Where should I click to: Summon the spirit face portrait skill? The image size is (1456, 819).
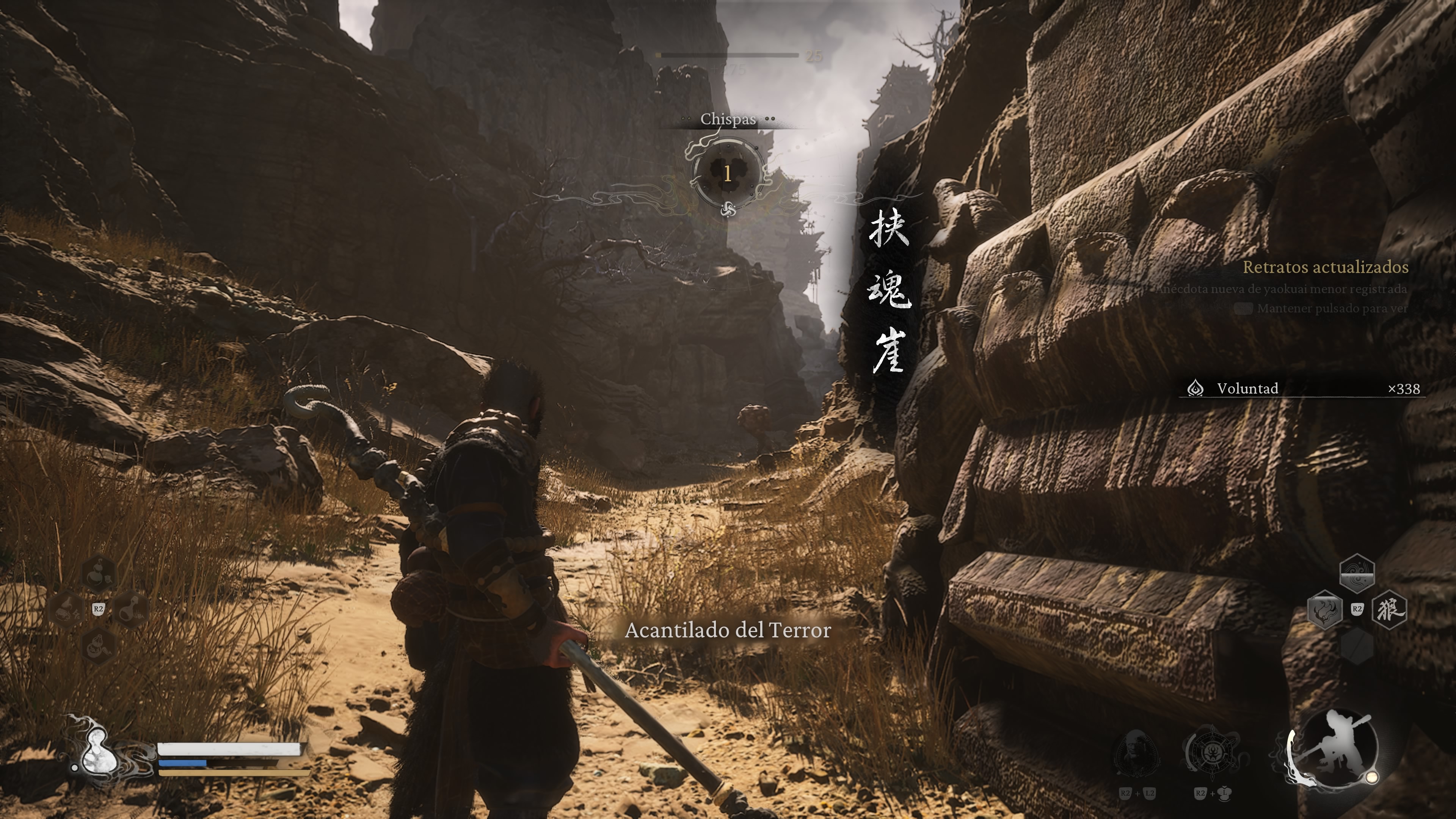[x=1136, y=753]
